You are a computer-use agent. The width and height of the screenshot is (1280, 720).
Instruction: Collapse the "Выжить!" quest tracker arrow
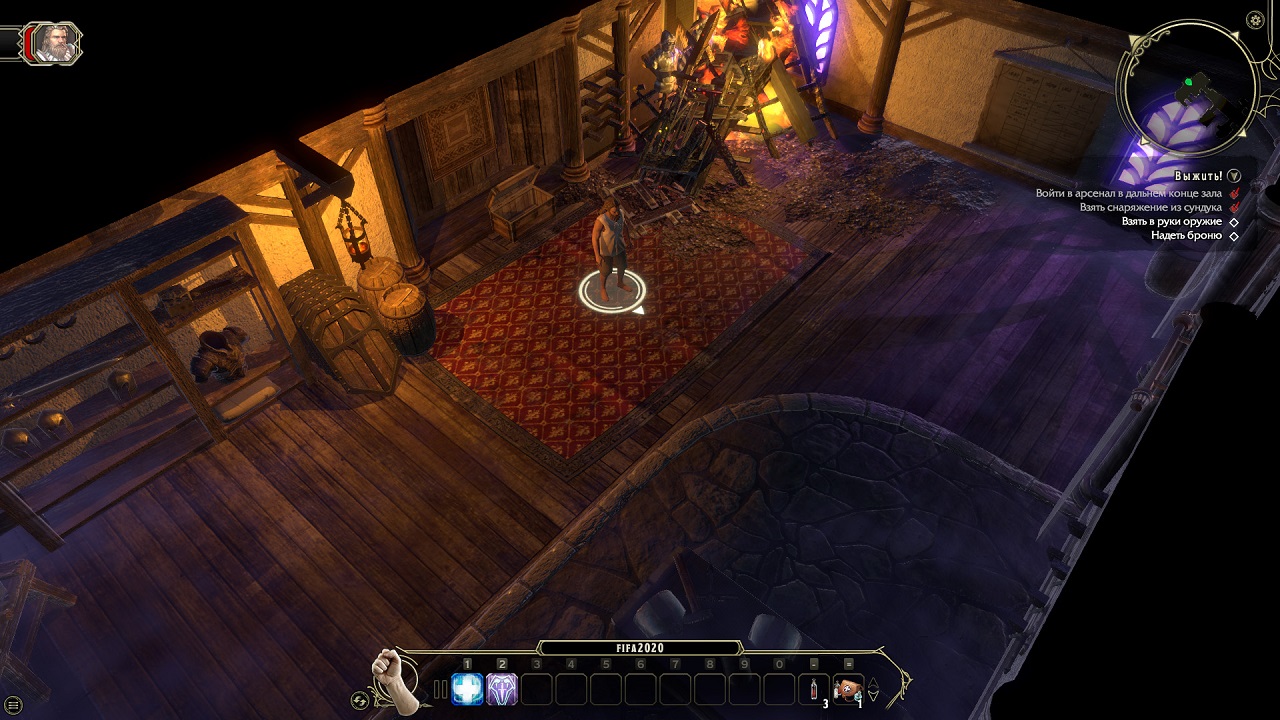point(1234,176)
